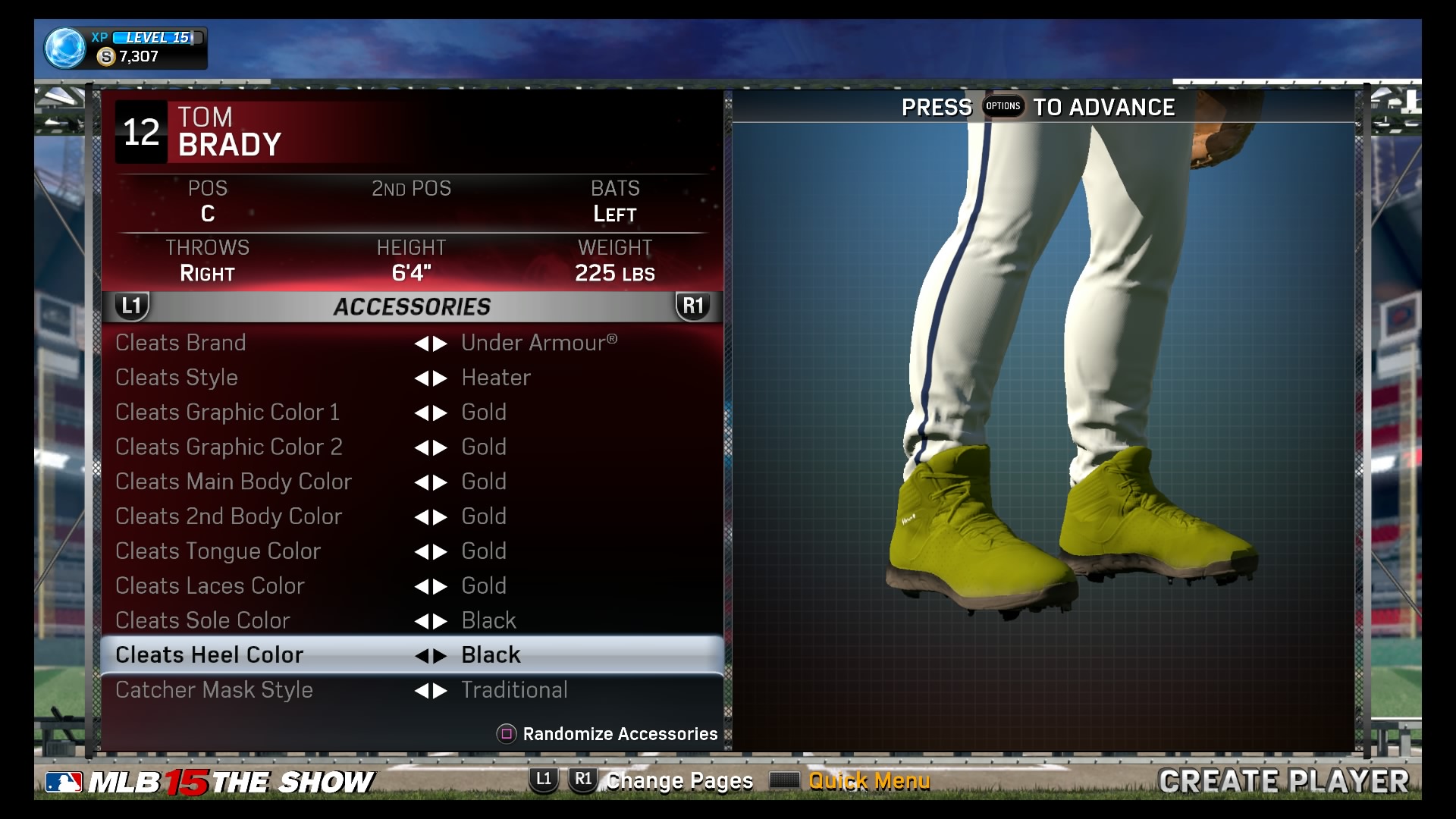This screenshot has height=819, width=1456.
Task: Click the Randomize Accessories option
Action: (608, 734)
